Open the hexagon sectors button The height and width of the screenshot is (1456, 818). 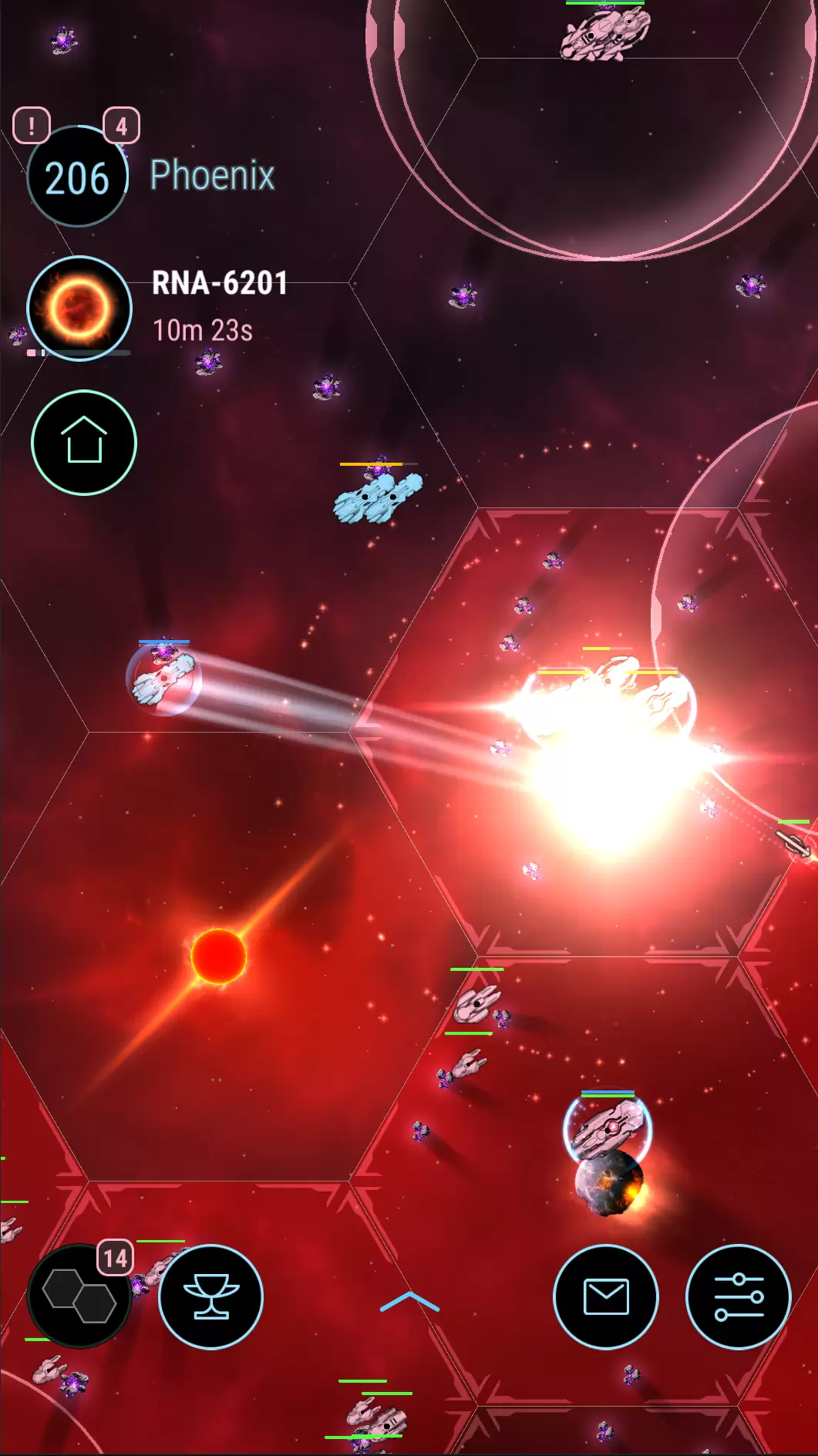tap(79, 1296)
